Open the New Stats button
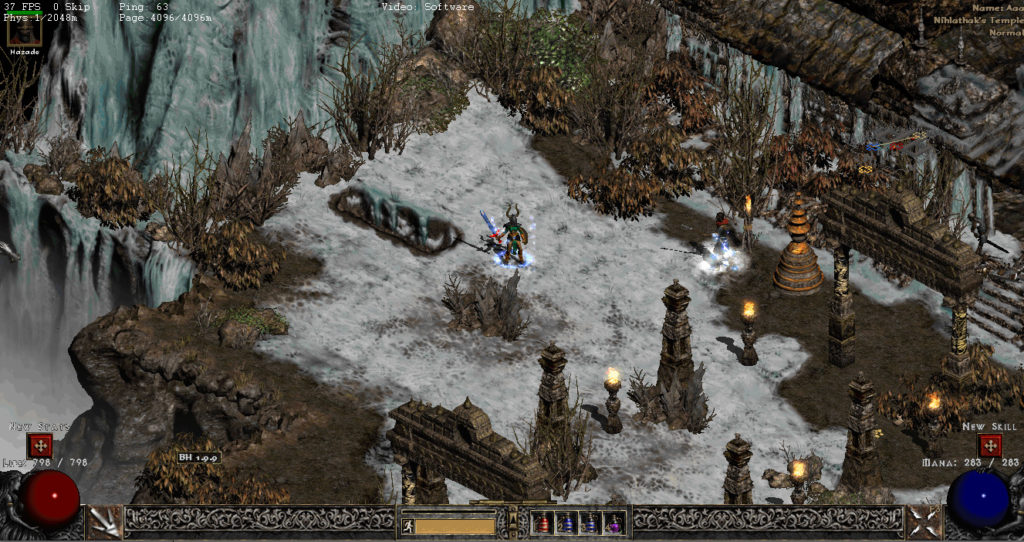1024x542 pixels. [40, 445]
